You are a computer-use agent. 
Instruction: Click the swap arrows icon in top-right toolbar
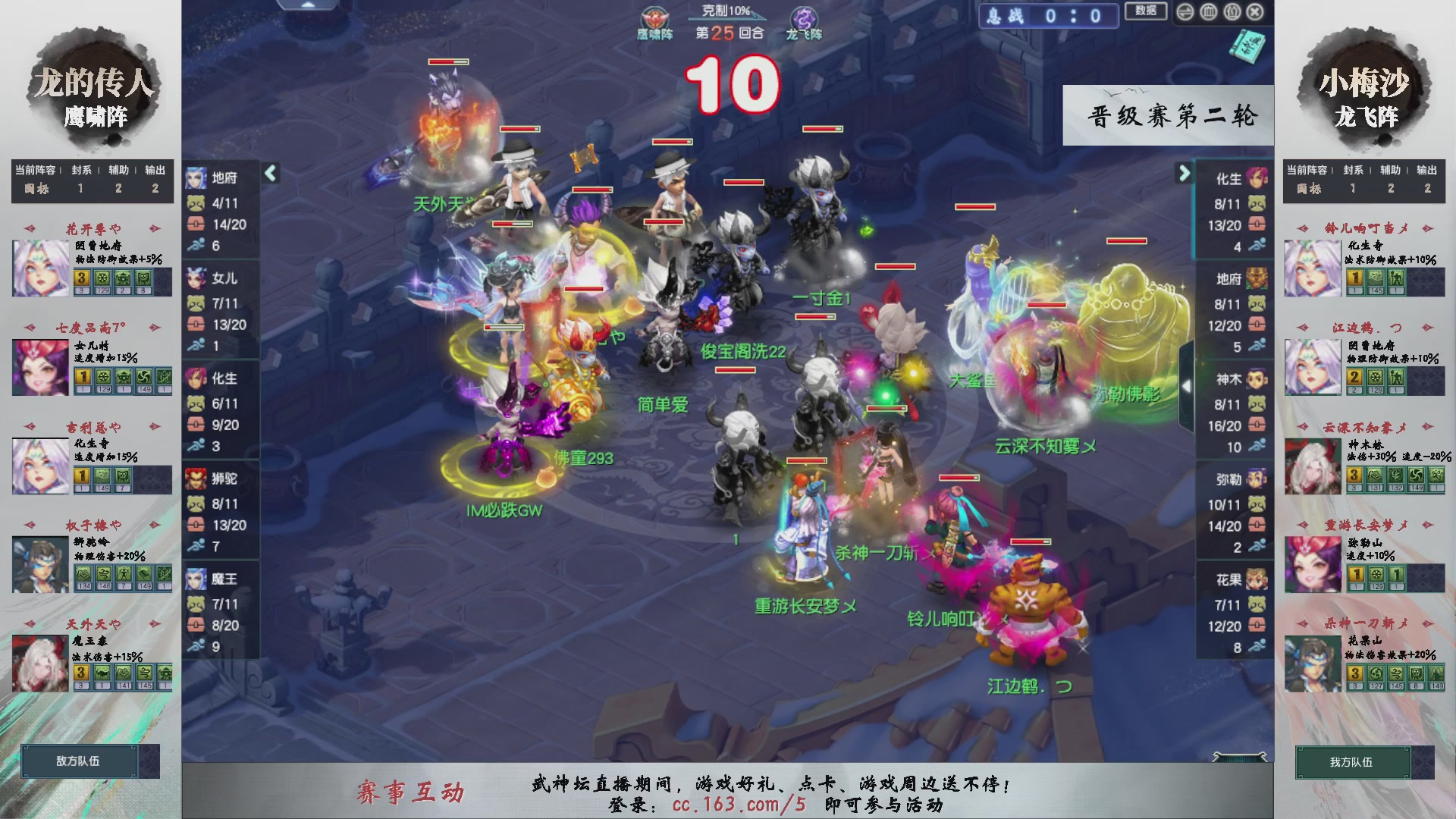[1185, 12]
